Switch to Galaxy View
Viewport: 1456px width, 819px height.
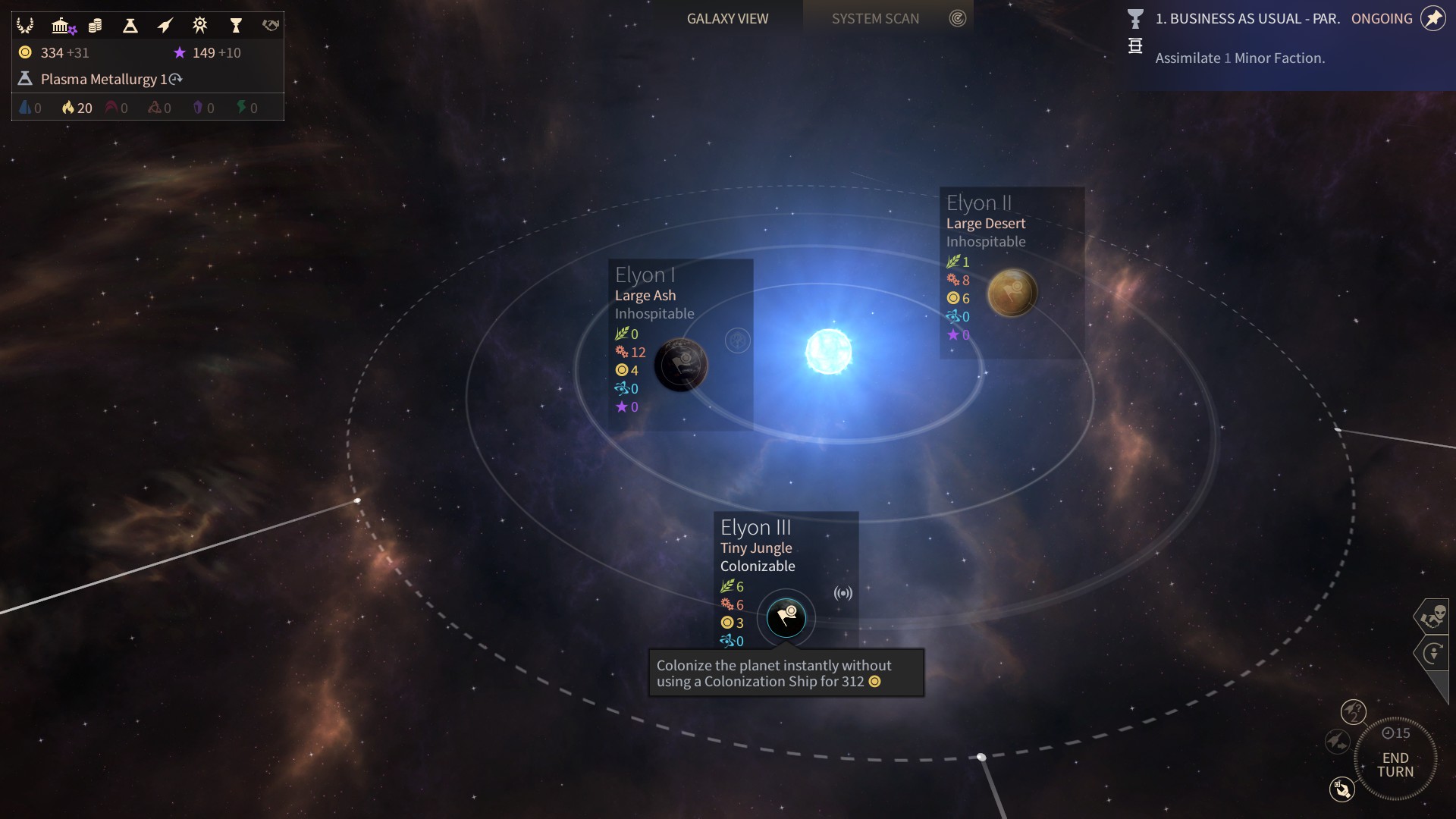[x=727, y=18]
